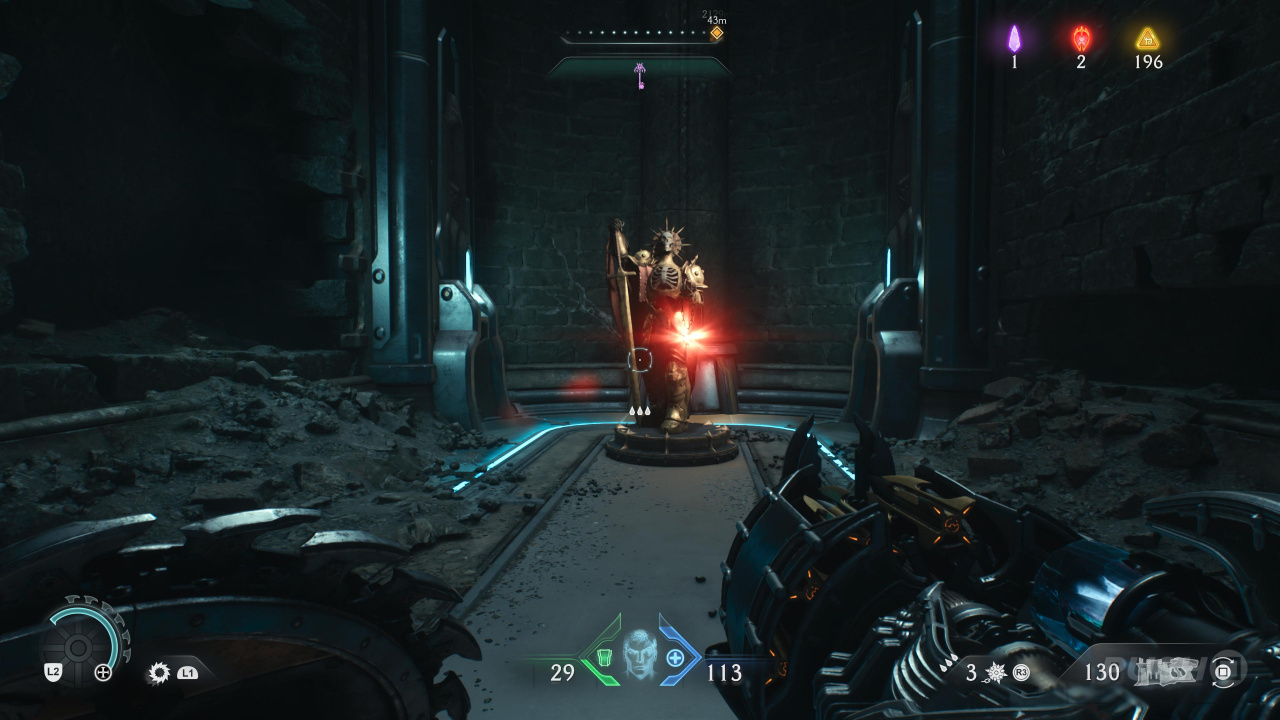This screenshot has height=720, width=1280.
Task: Select the Slayer face portrait
Action: point(640,653)
